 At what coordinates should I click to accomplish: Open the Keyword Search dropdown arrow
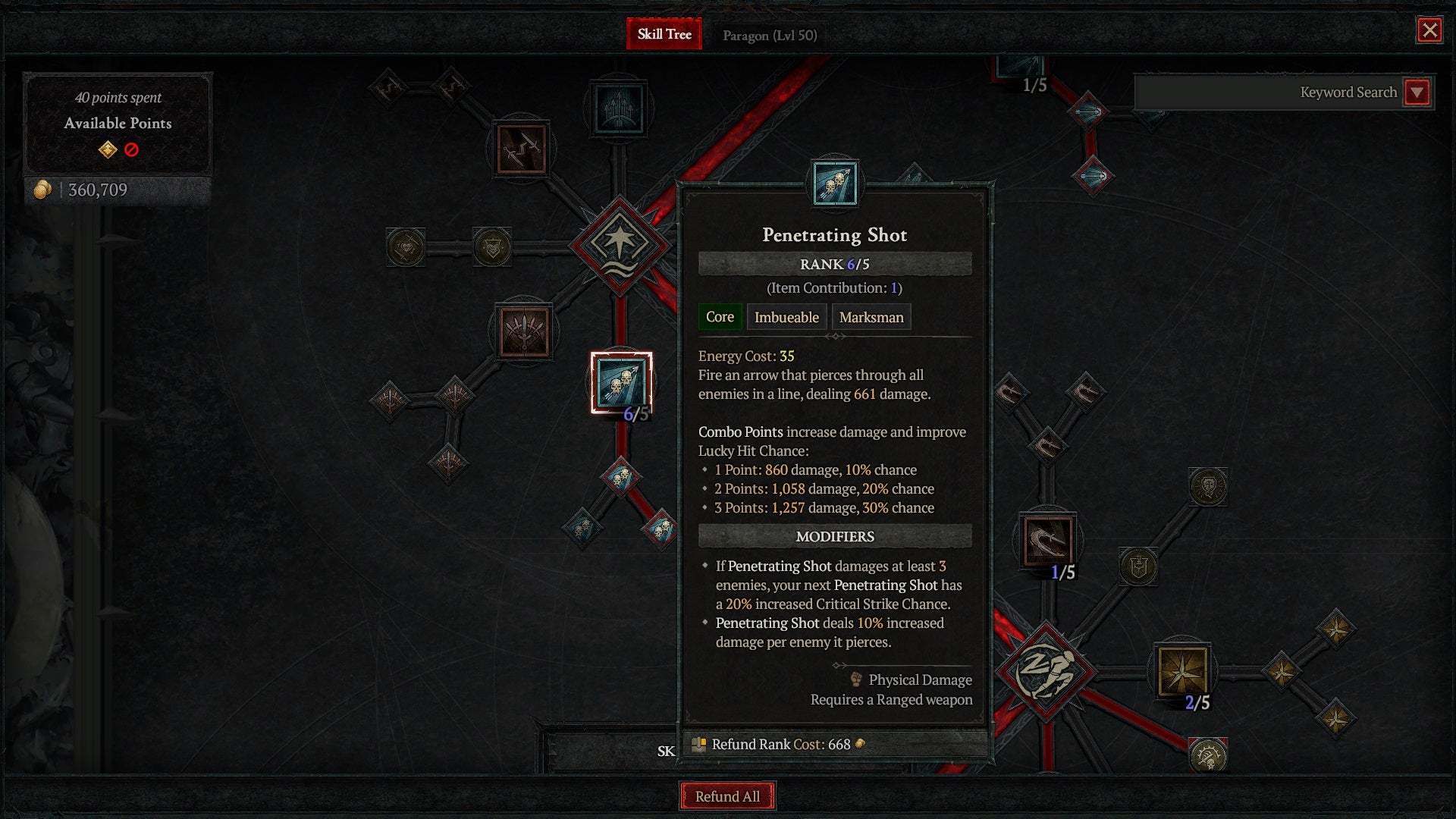1417,93
